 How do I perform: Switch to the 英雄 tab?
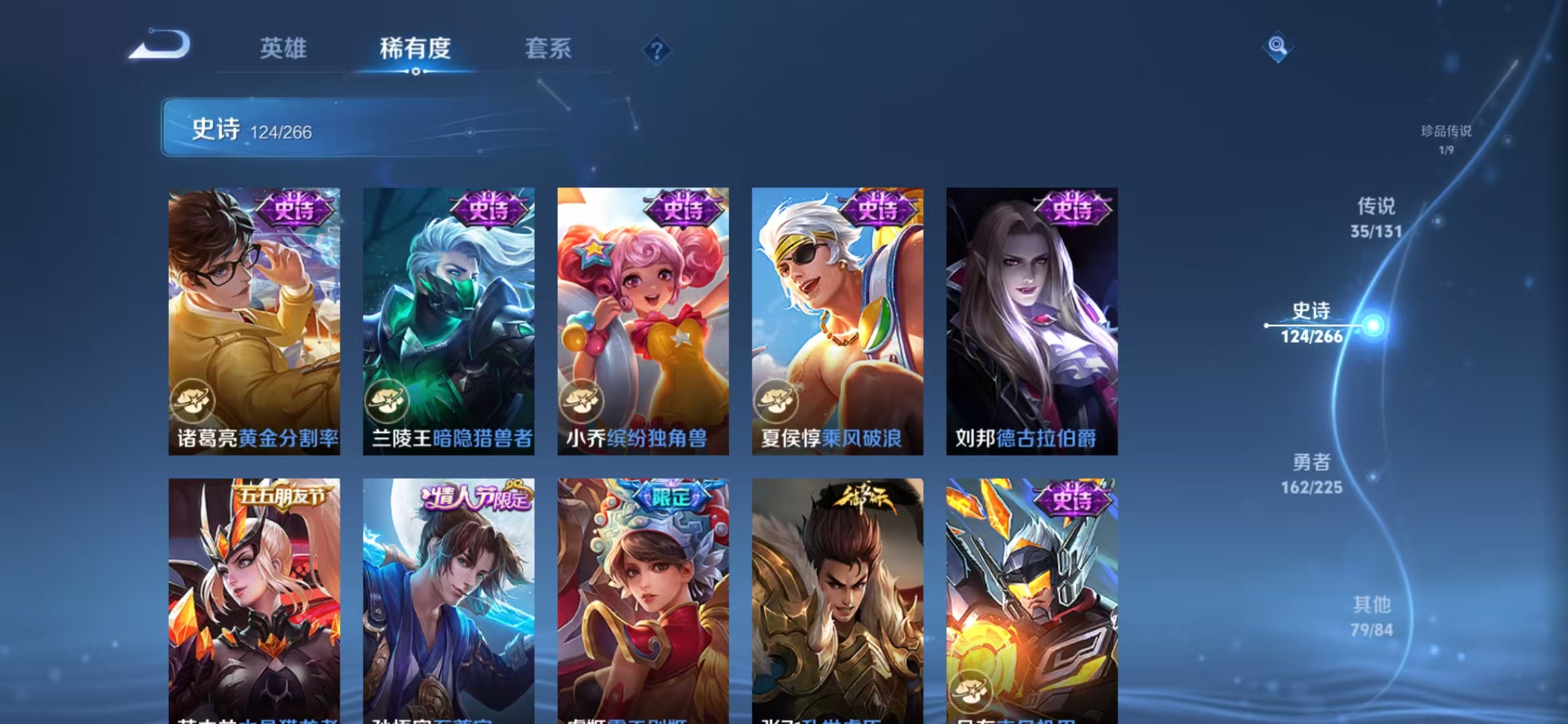coord(283,48)
